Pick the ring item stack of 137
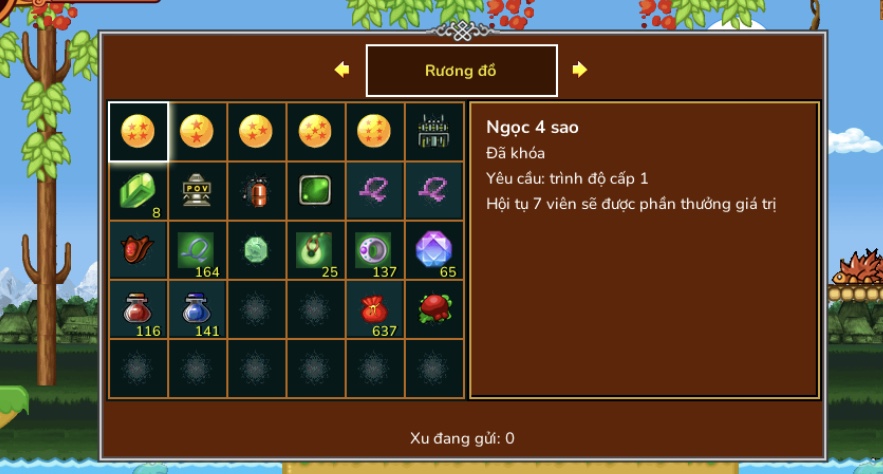883x474 pixels. click(374, 250)
